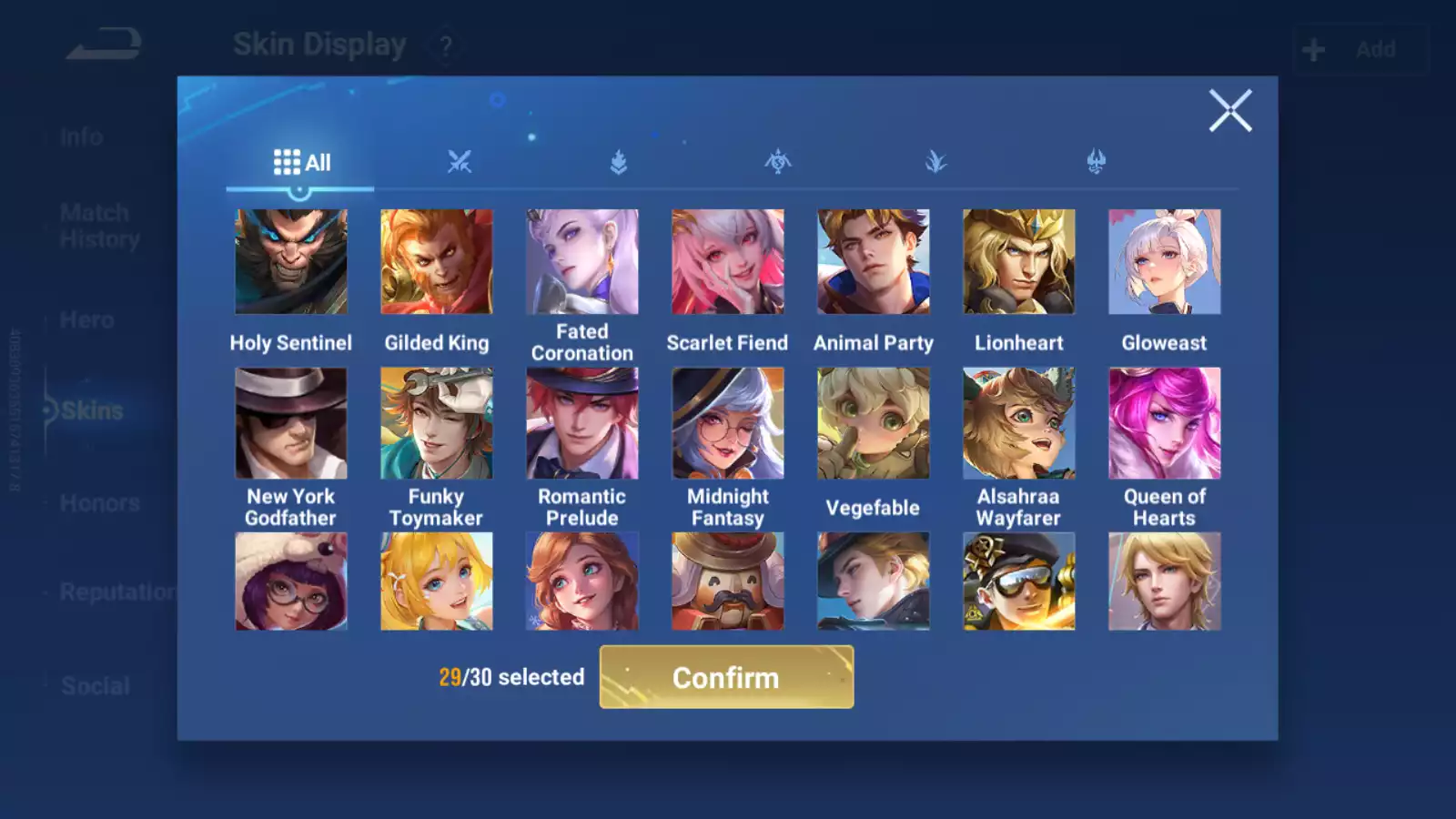Select the Holy Sentinel skin
Screen dimensions: 1456x819
tap(291, 262)
